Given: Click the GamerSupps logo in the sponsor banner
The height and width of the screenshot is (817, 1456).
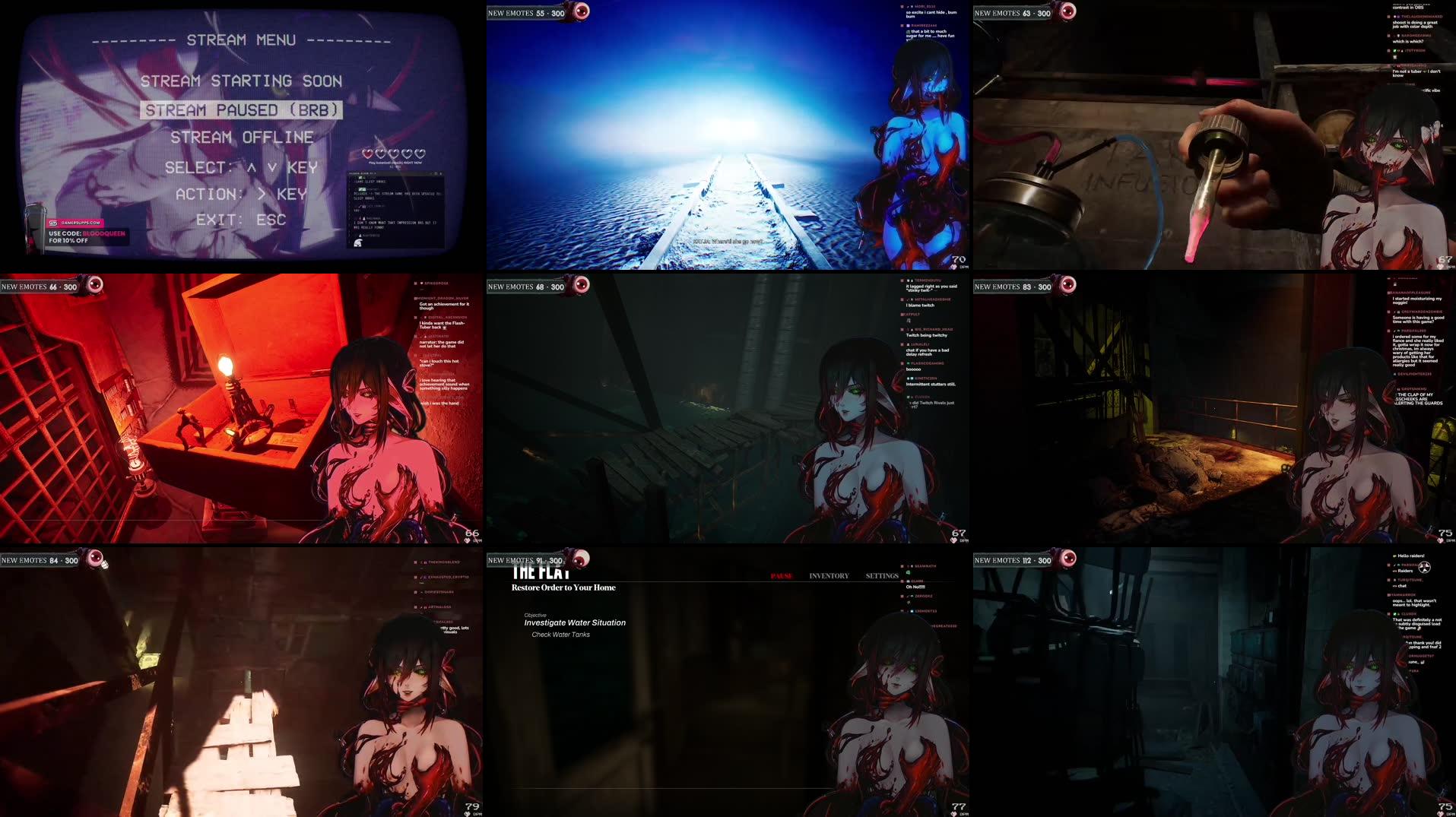Looking at the screenshot, I should [x=53, y=223].
